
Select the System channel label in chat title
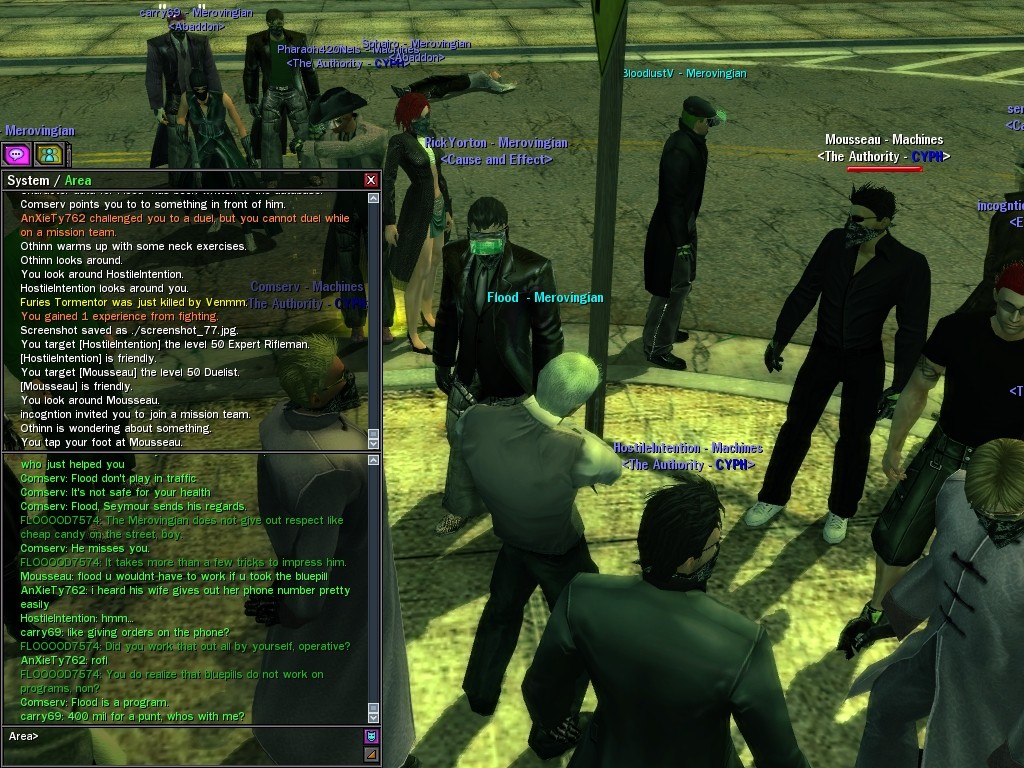(x=28, y=181)
